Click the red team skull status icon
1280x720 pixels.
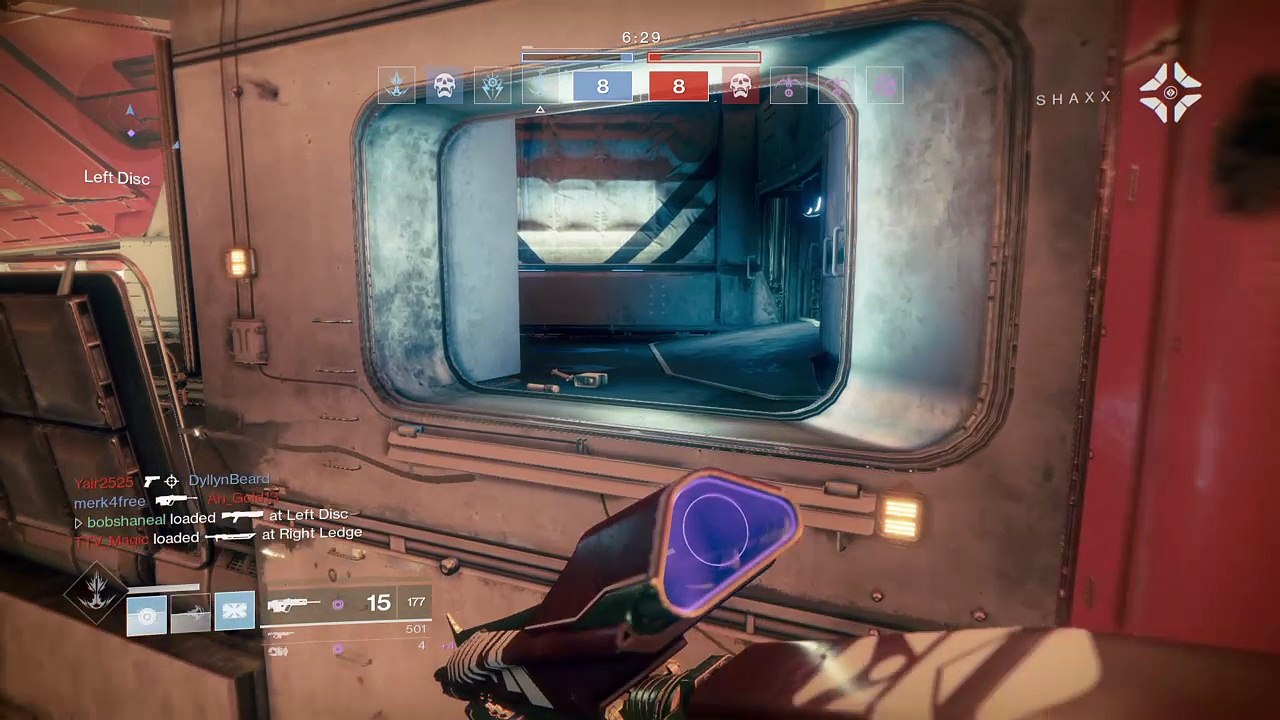(740, 86)
